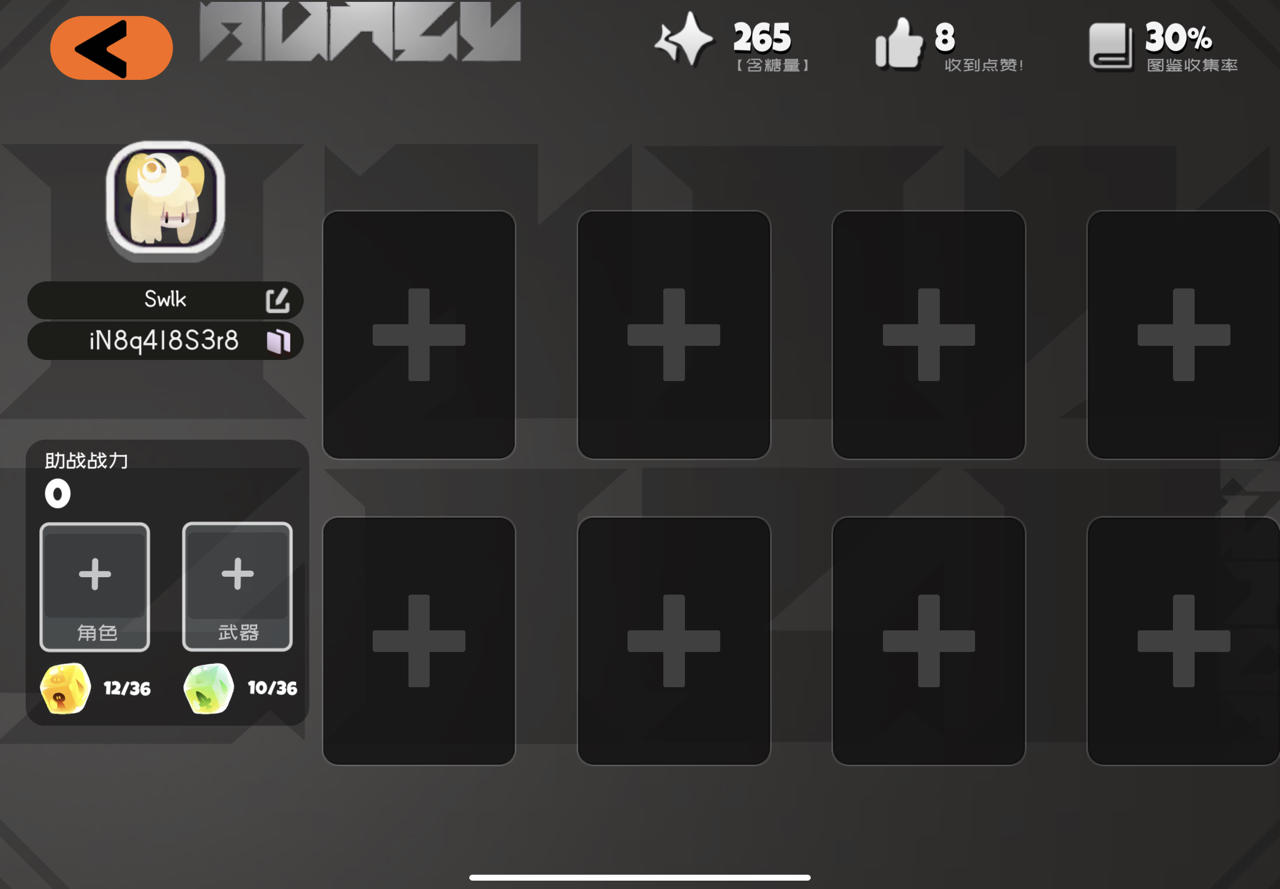Open the first empty card slot bottom row

point(418,640)
